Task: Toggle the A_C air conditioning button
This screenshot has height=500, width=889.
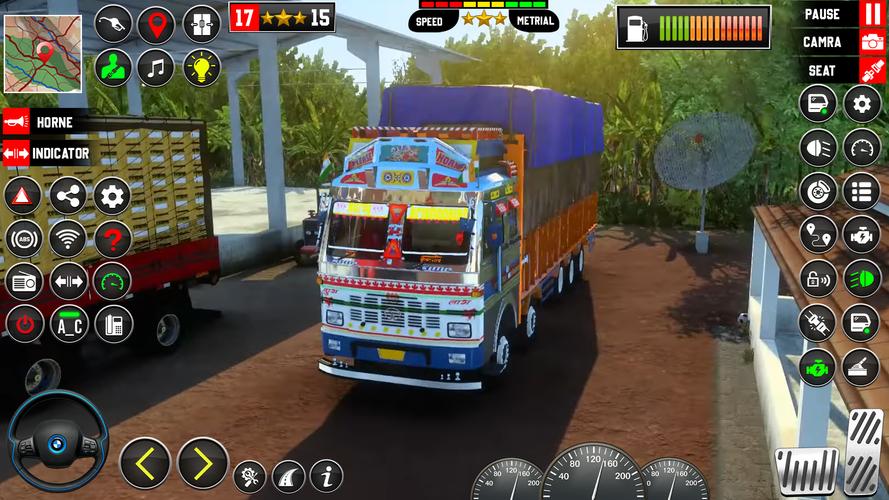Action: coord(68,323)
